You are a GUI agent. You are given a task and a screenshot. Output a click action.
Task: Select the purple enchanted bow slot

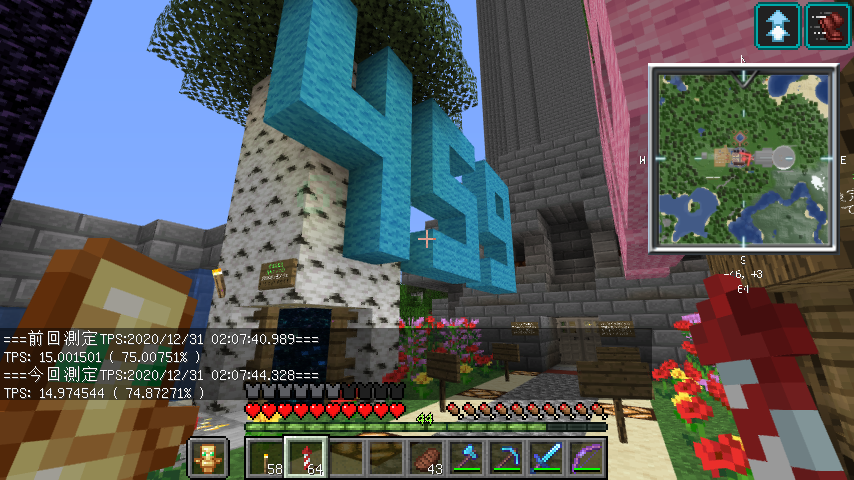pos(586,458)
